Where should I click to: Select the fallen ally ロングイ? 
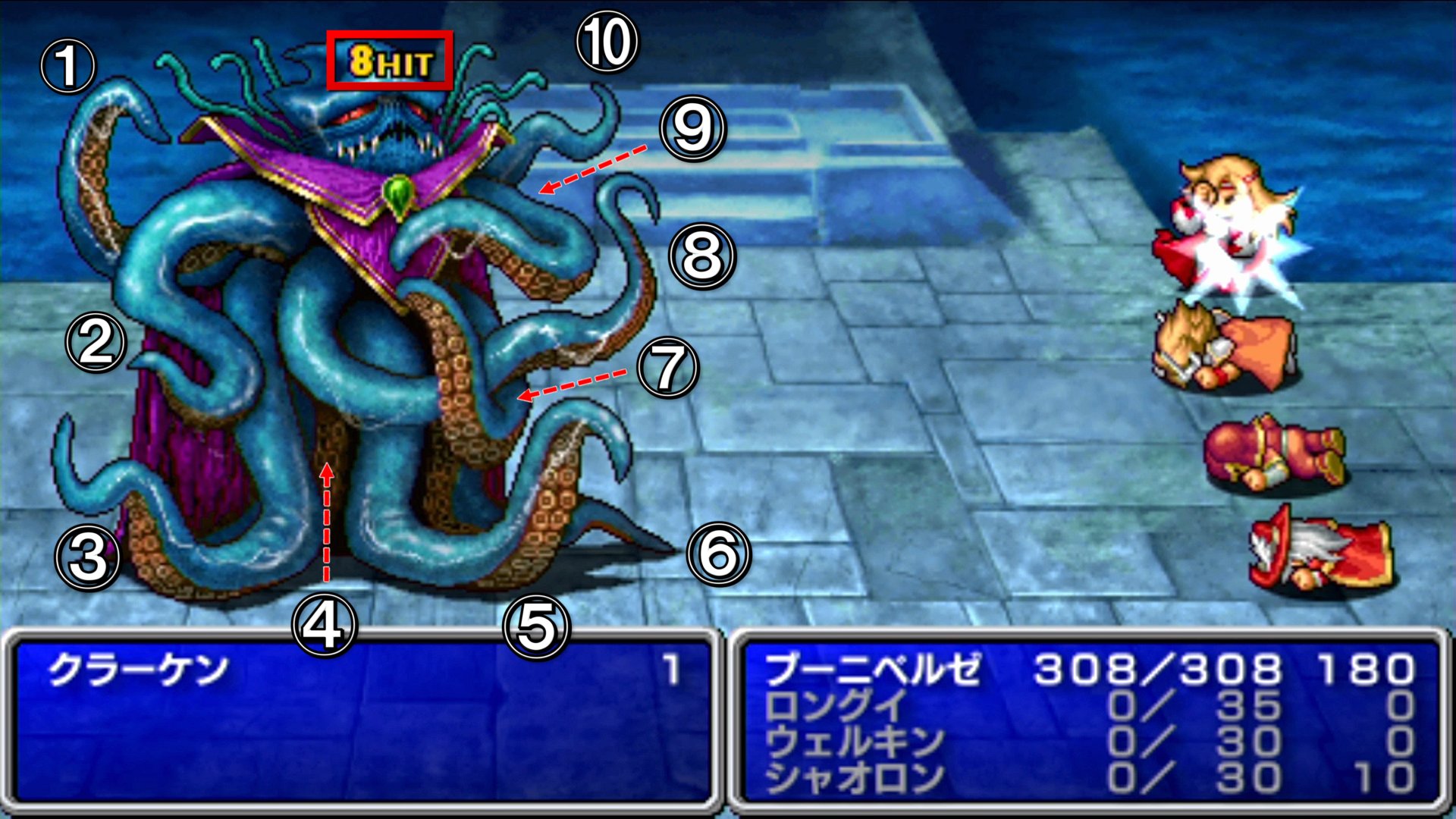click(x=836, y=707)
